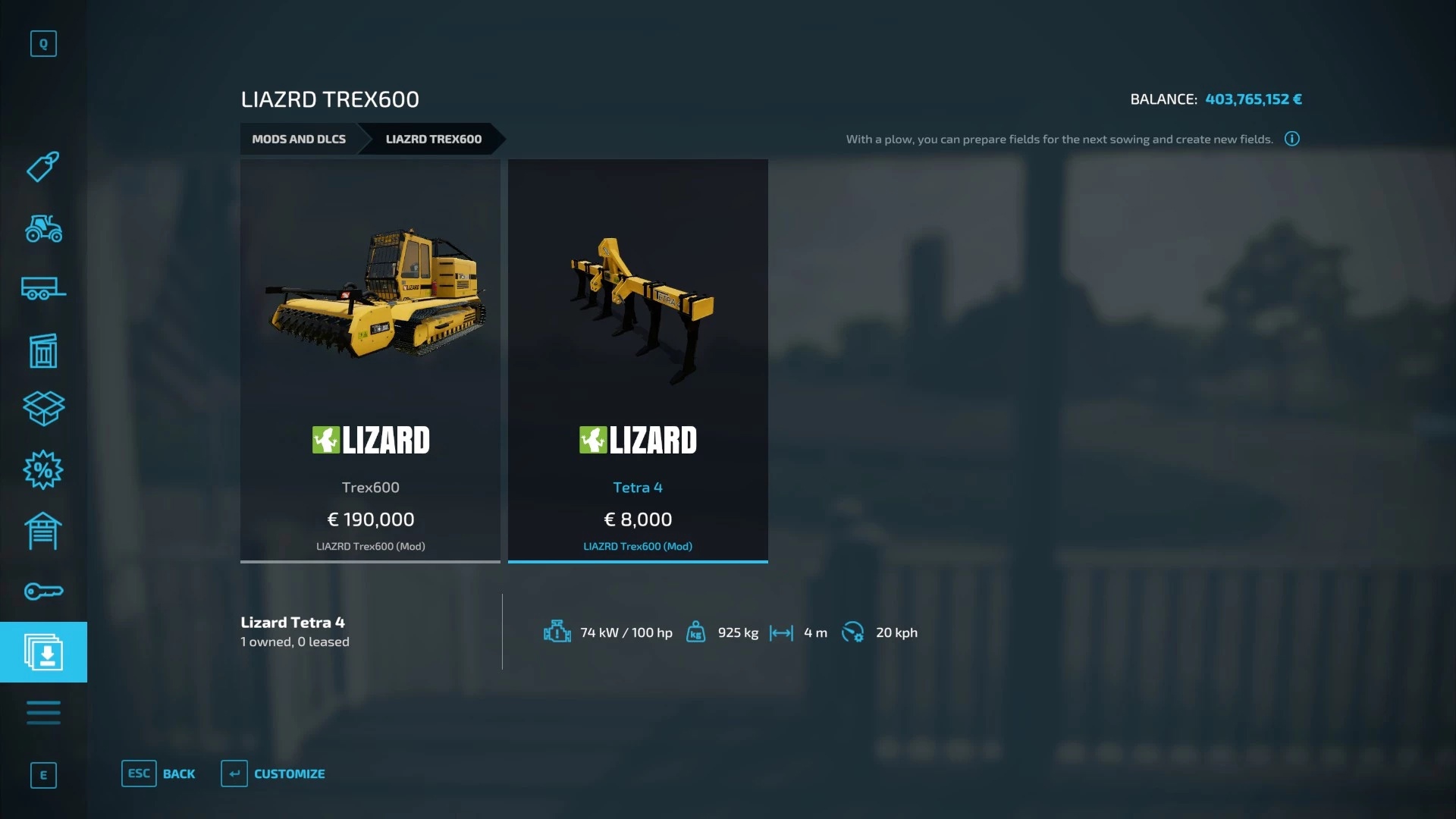Select the Lizard Trex600 vehicle card
Viewport: 1456px width, 819px height.
click(x=370, y=360)
